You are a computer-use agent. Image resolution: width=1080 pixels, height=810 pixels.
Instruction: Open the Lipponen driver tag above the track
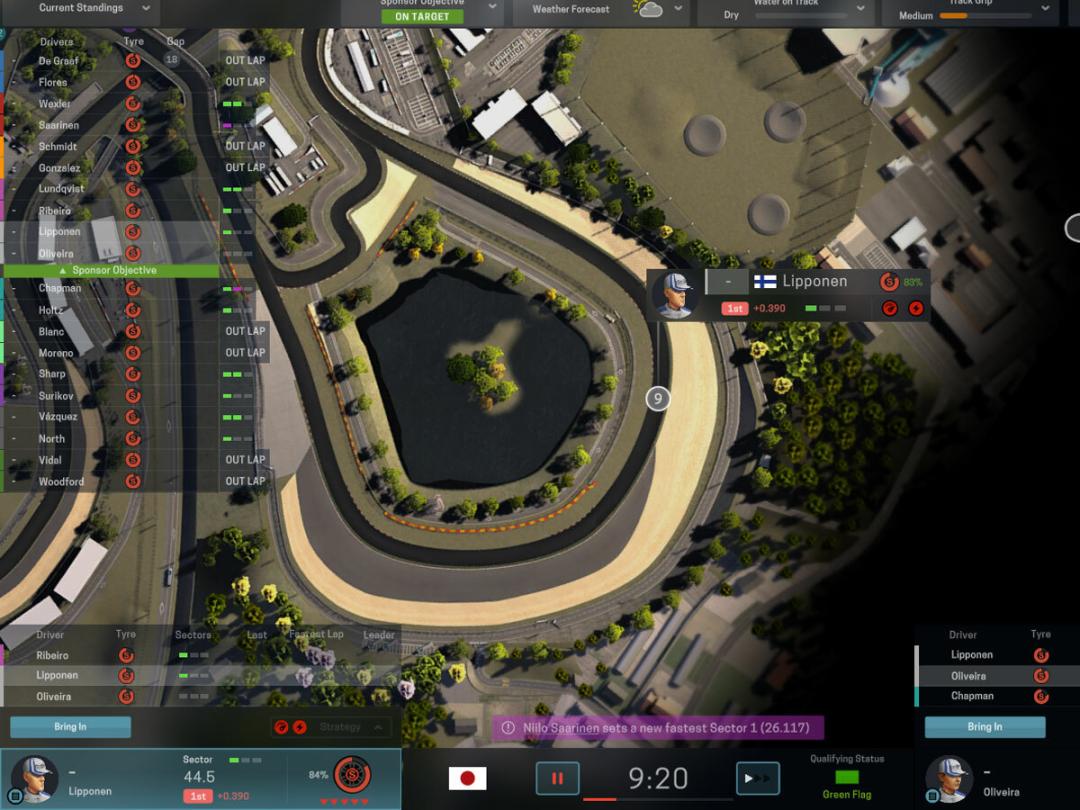[x=790, y=294]
